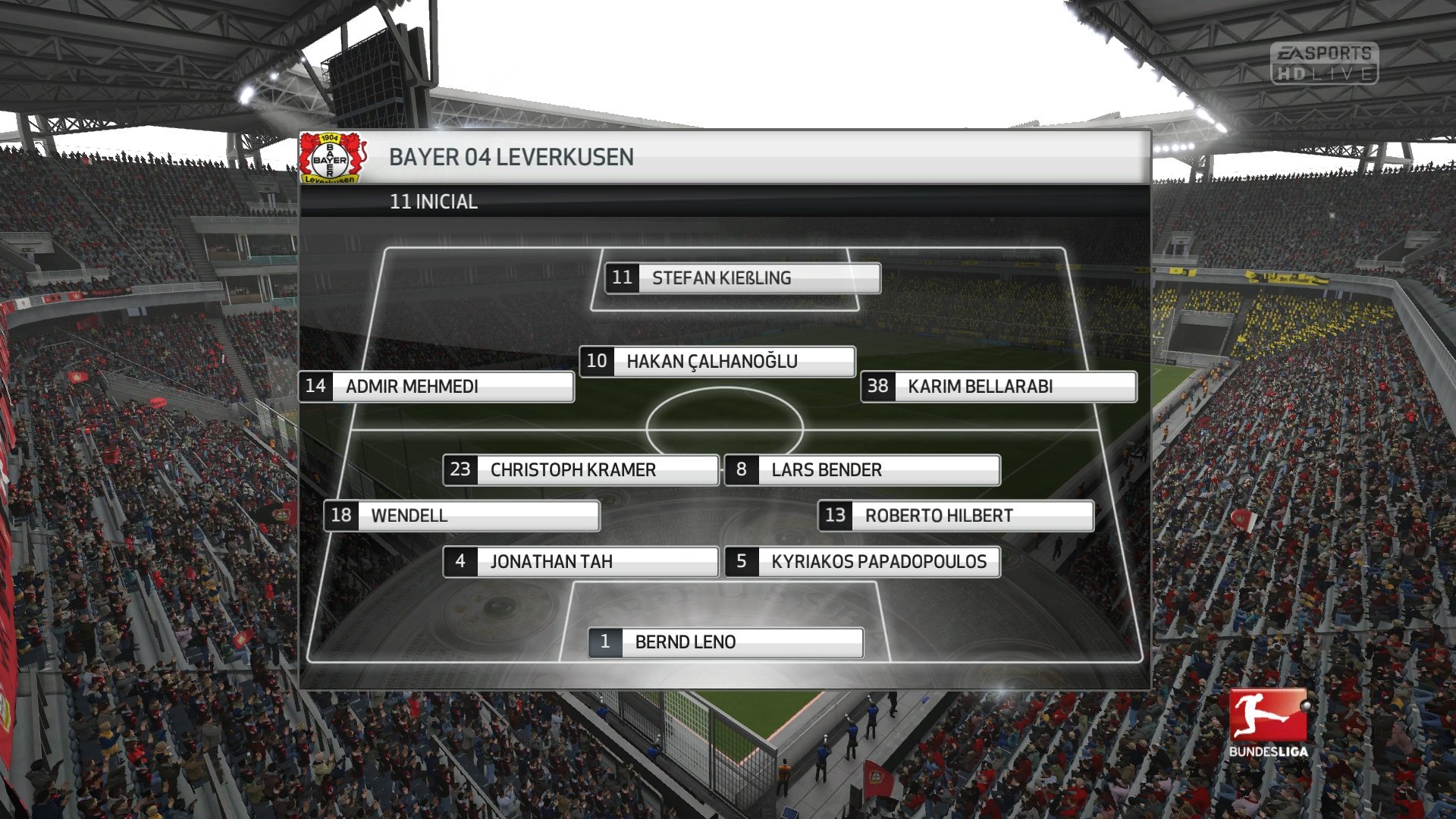1456x819 pixels.
Task: Click Stefan Kießling's number 11 badge
Action: coord(622,278)
